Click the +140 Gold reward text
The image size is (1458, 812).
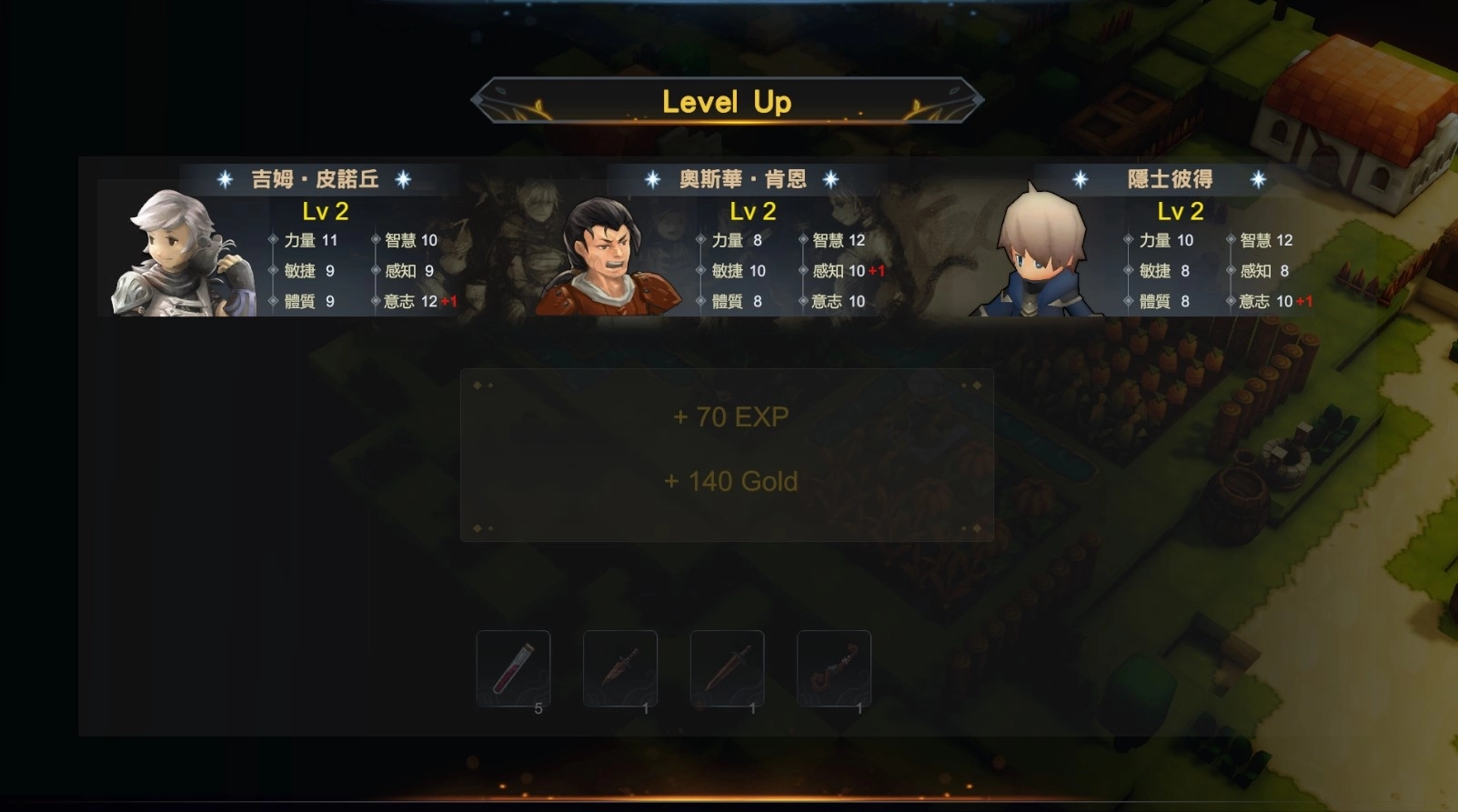[x=729, y=481]
